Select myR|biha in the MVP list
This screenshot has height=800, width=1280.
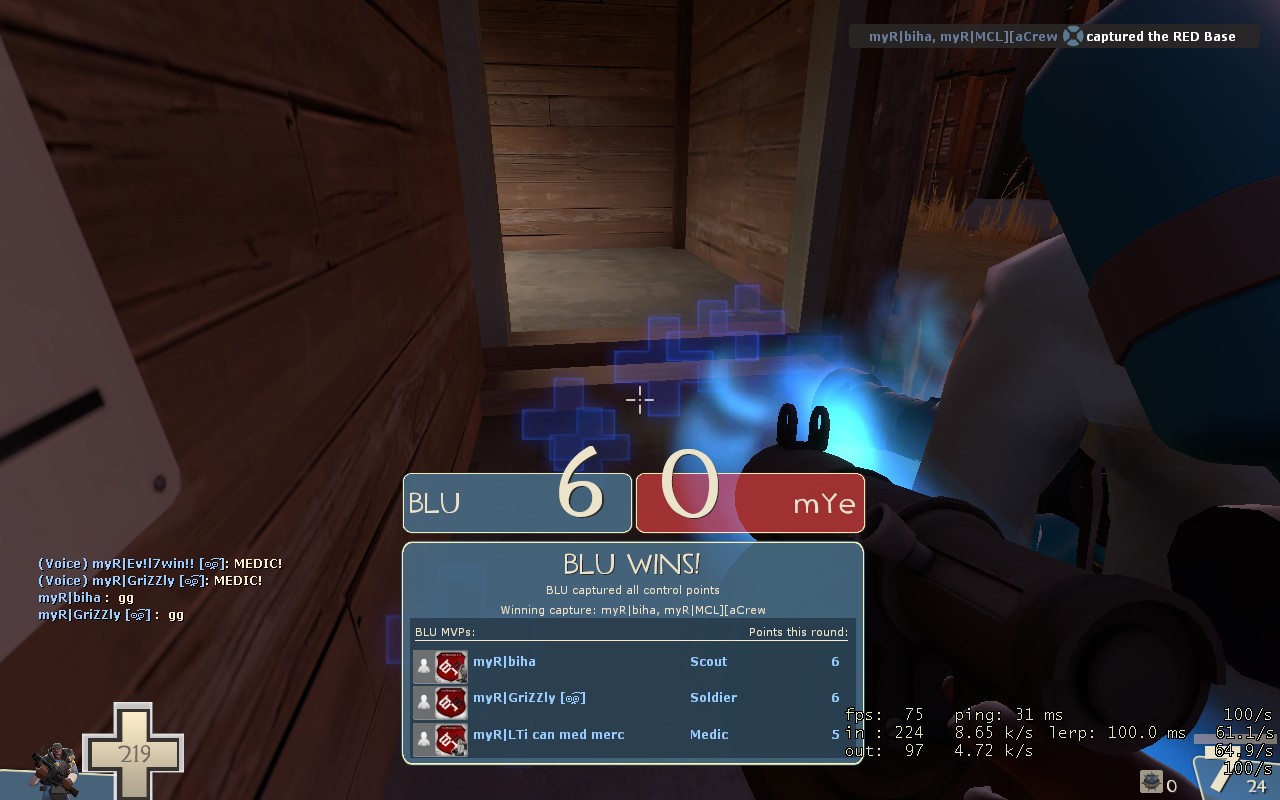click(x=504, y=662)
